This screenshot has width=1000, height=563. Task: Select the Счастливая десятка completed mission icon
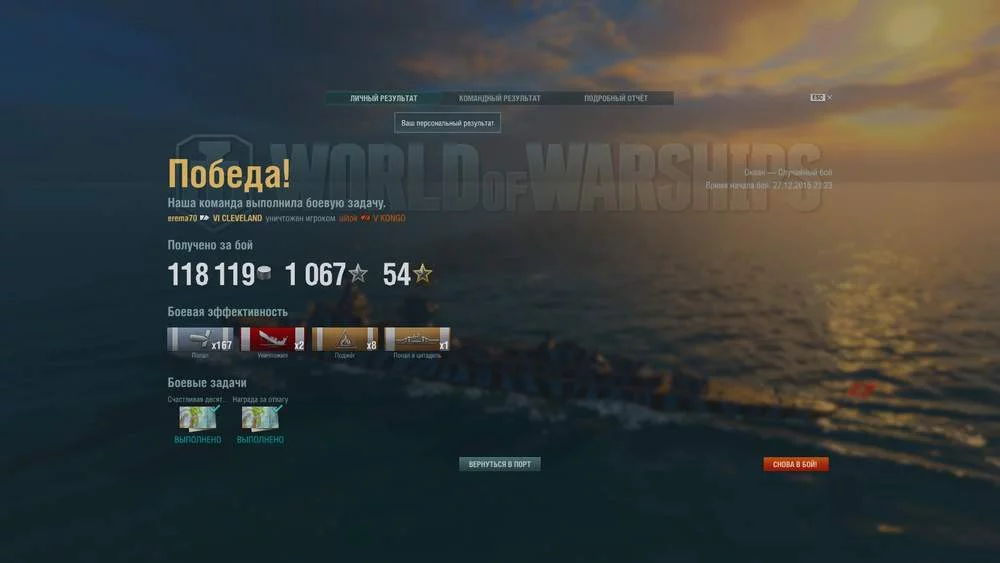click(198, 418)
